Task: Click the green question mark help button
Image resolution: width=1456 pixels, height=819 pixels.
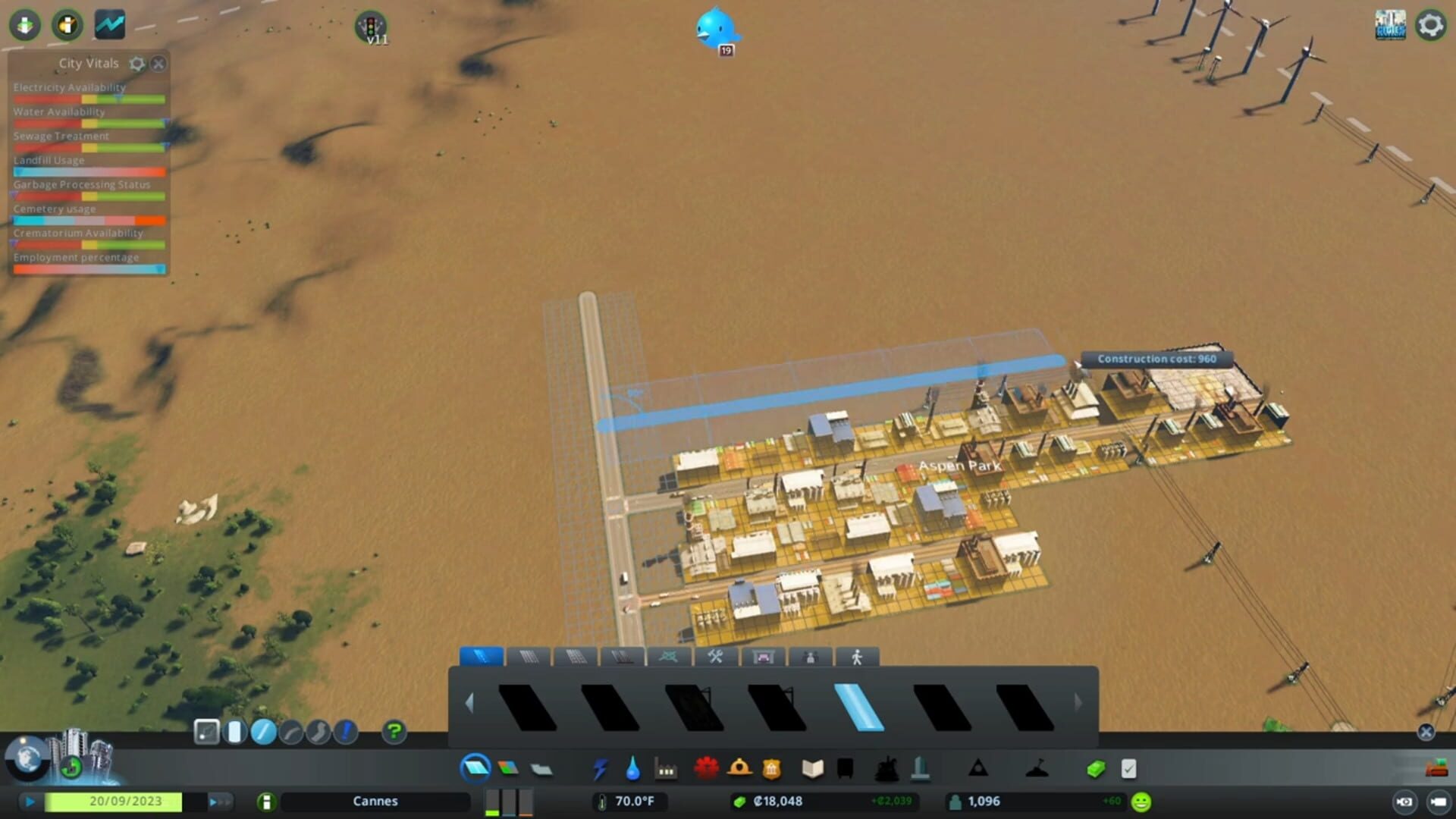Action: pyautogui.click(x=394, y=730)
